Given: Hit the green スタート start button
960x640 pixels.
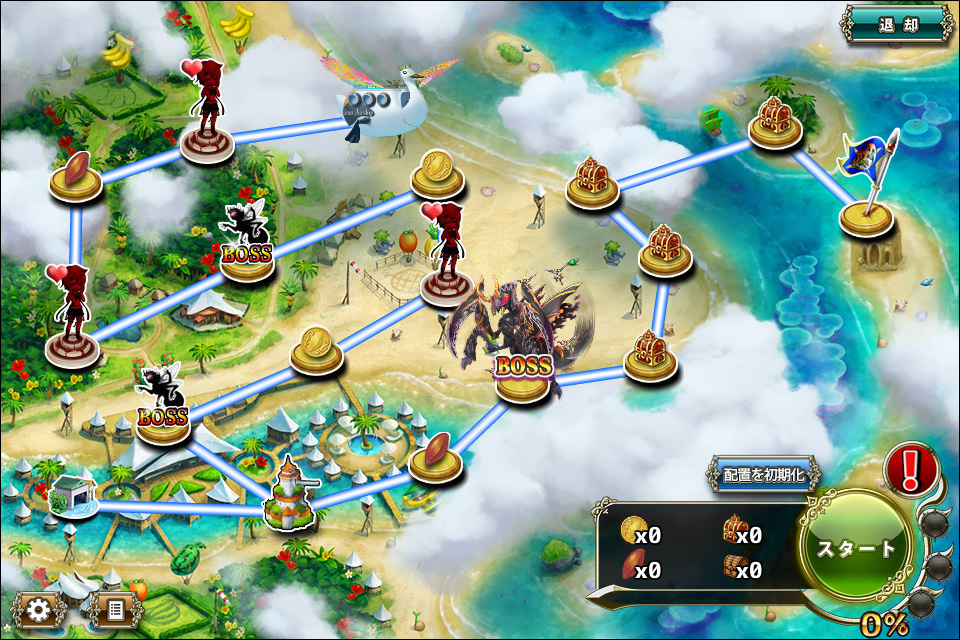Looking at the screenshot, I should (858, 548).
